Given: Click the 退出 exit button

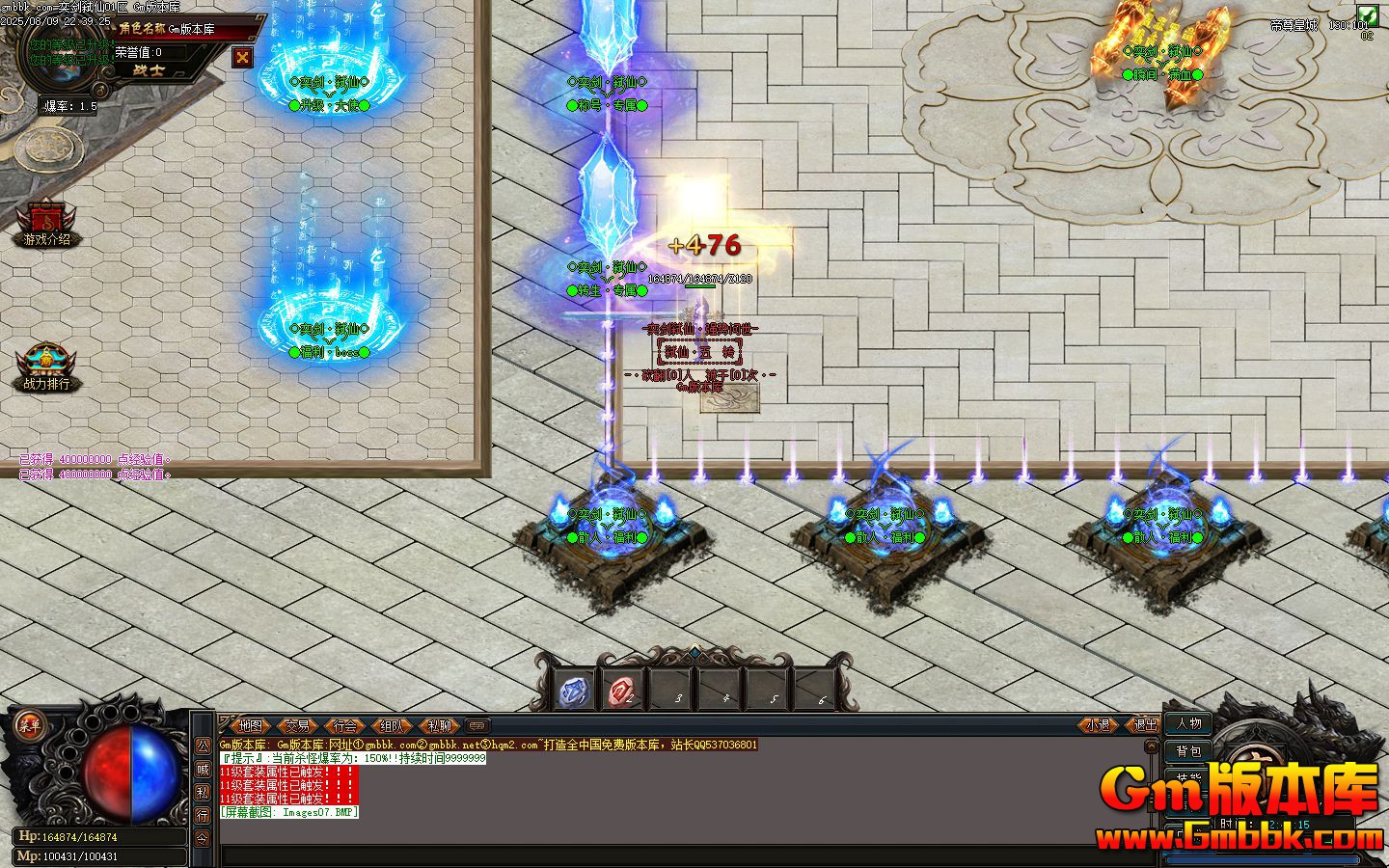Looking at the screenshot, I should [1144, 725].
